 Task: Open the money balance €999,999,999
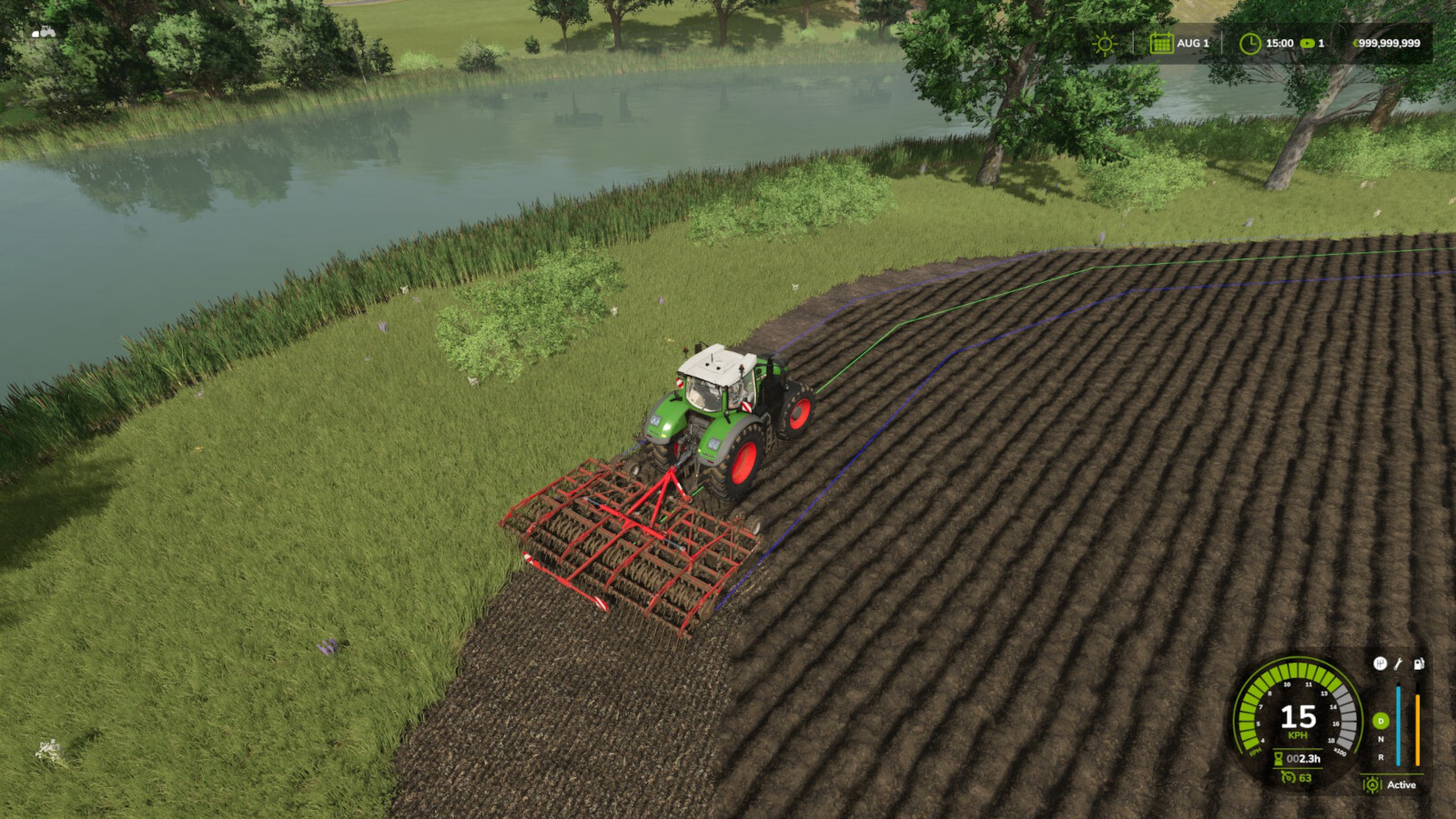1386,43
